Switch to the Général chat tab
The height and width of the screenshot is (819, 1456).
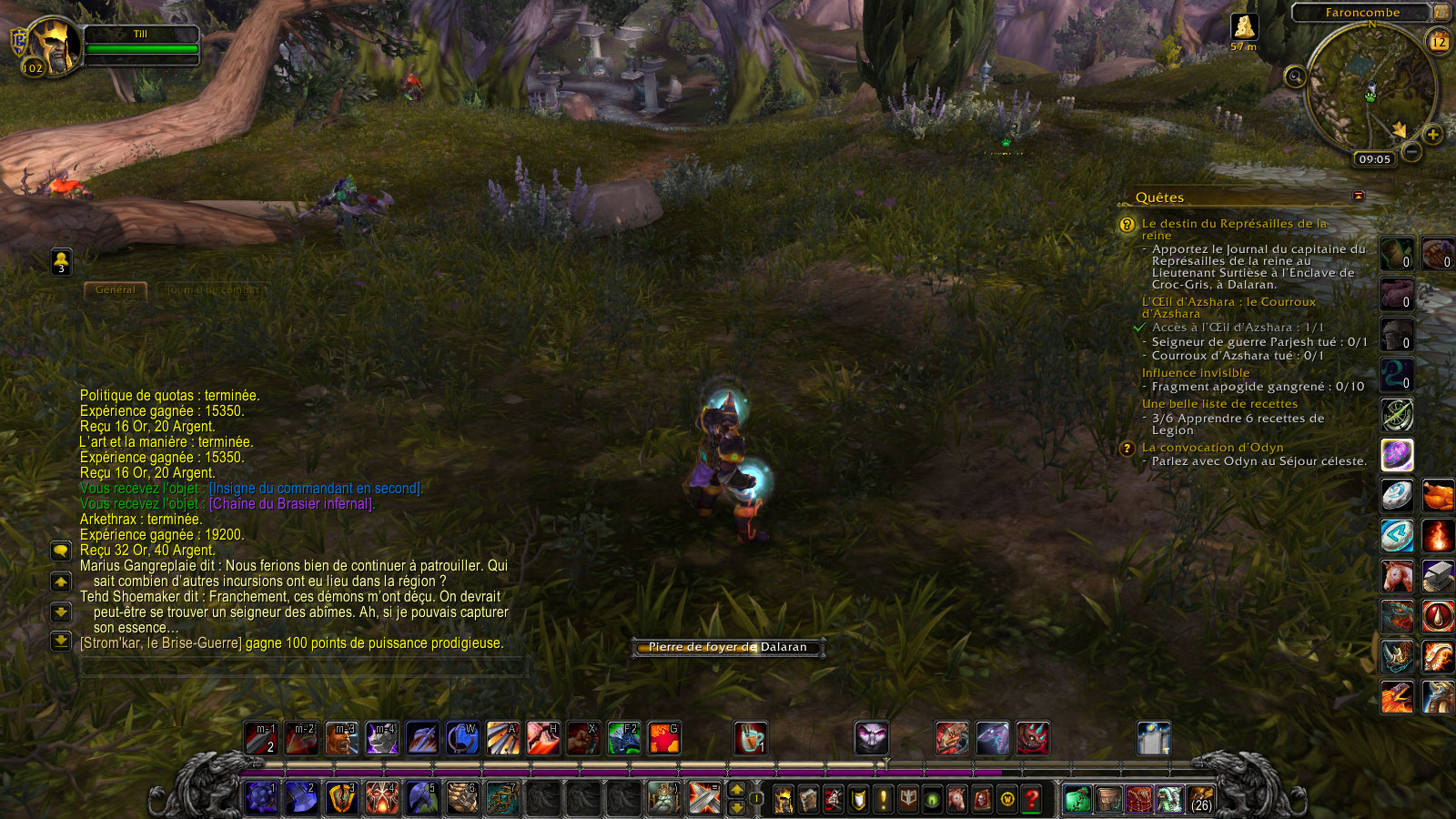(x=116, y=290)
